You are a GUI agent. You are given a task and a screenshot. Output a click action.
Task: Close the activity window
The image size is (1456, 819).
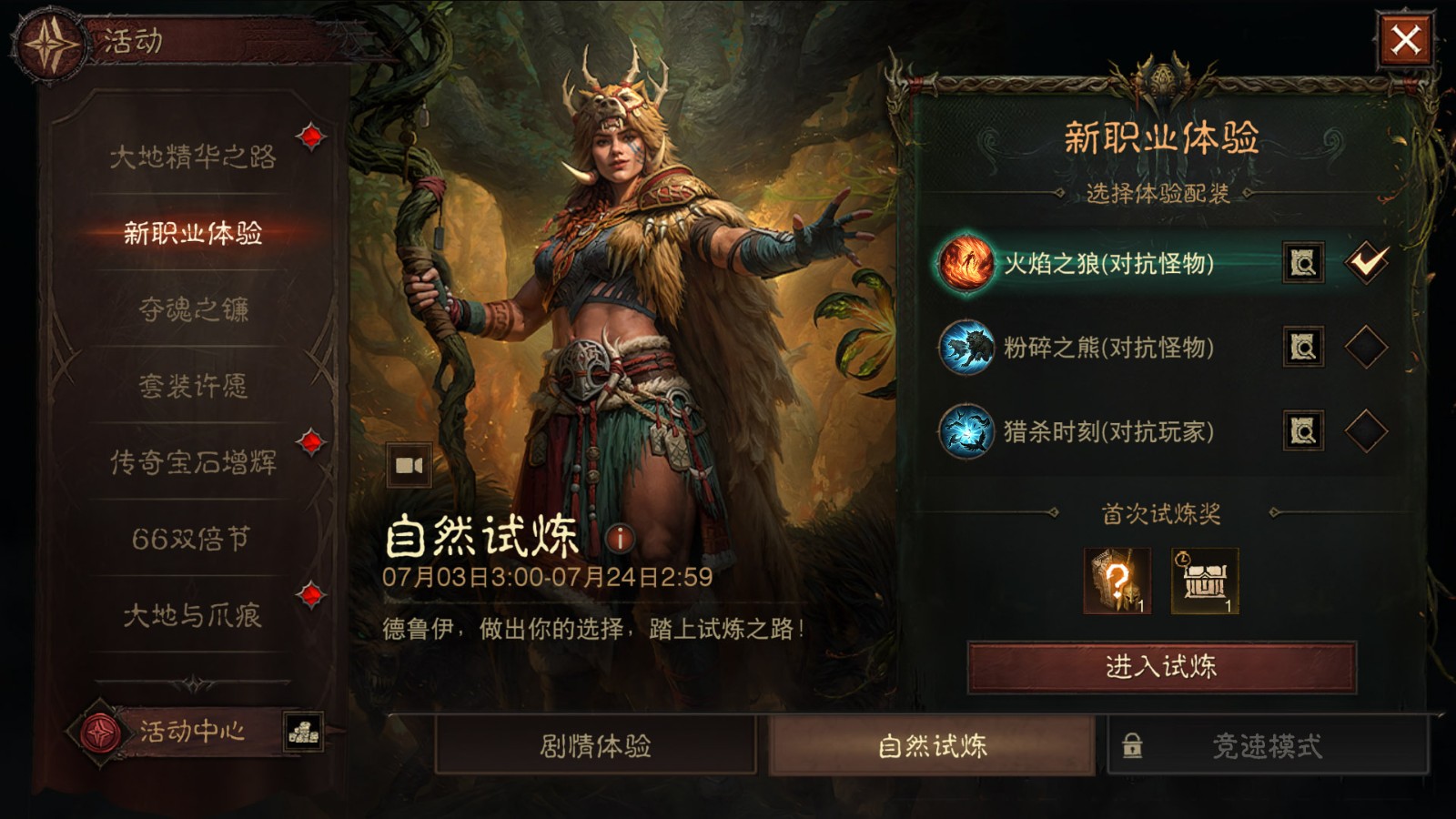[1405, 40]
